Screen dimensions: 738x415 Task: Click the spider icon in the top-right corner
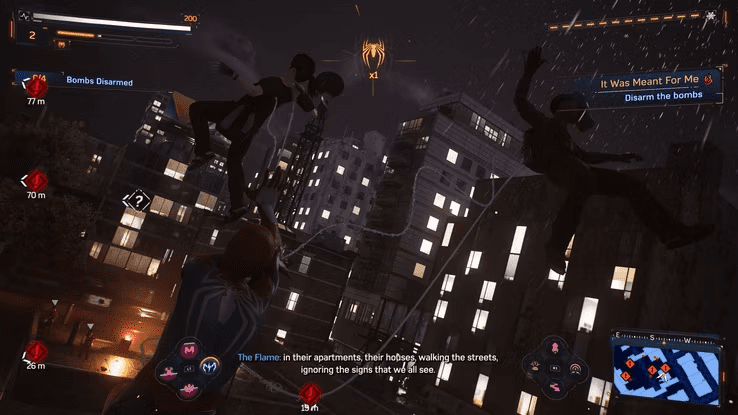coord(711,16)
